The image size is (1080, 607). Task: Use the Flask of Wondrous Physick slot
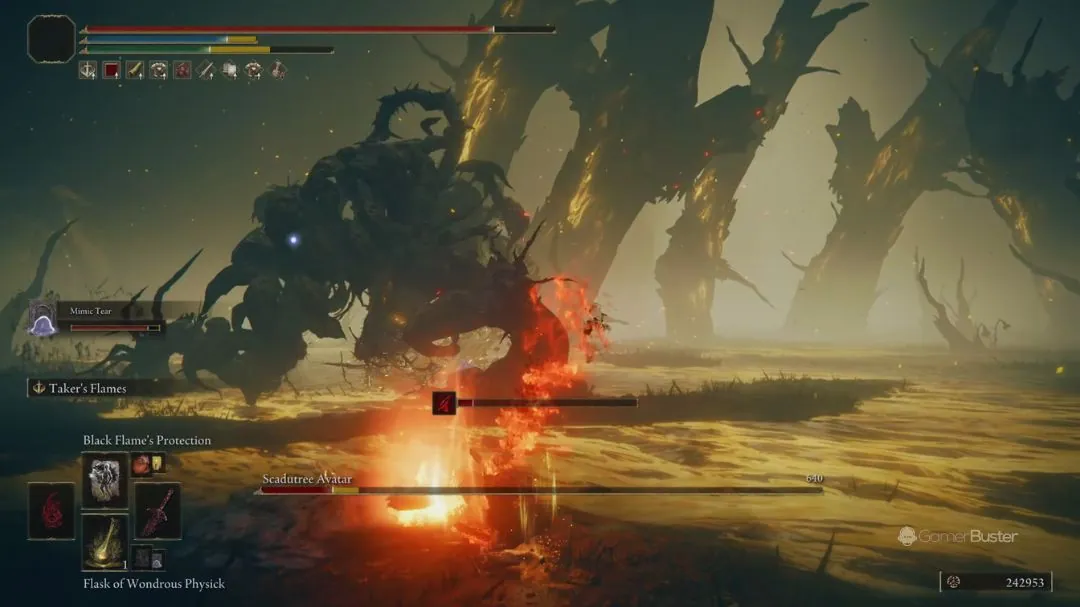(105, 543)
